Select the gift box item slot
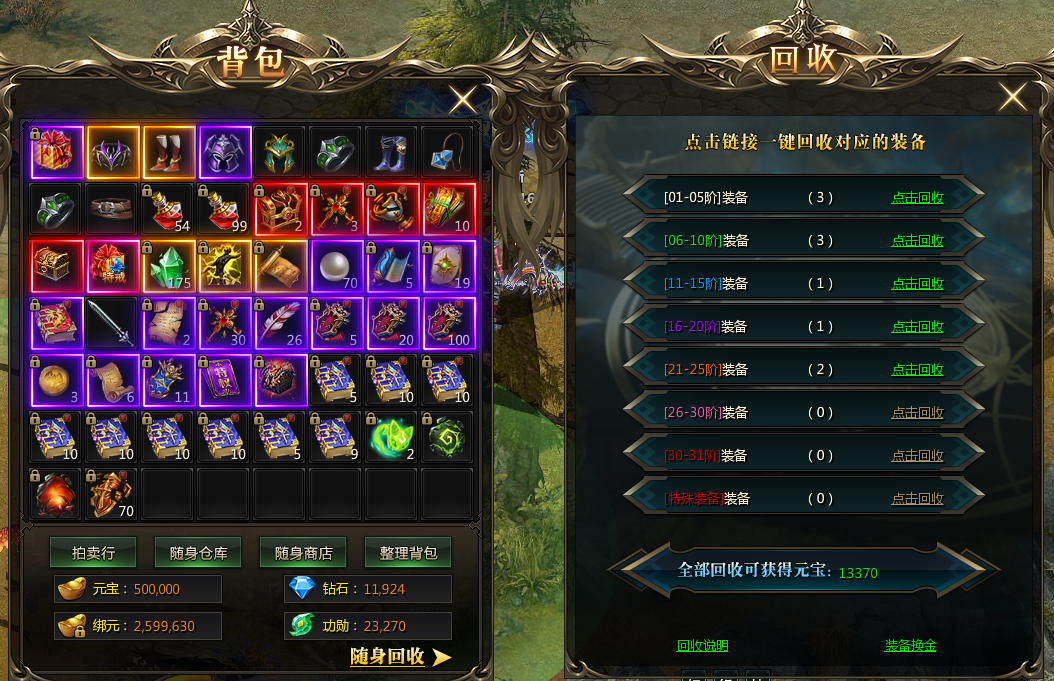1054x681 pixels. tap(57, 152)
